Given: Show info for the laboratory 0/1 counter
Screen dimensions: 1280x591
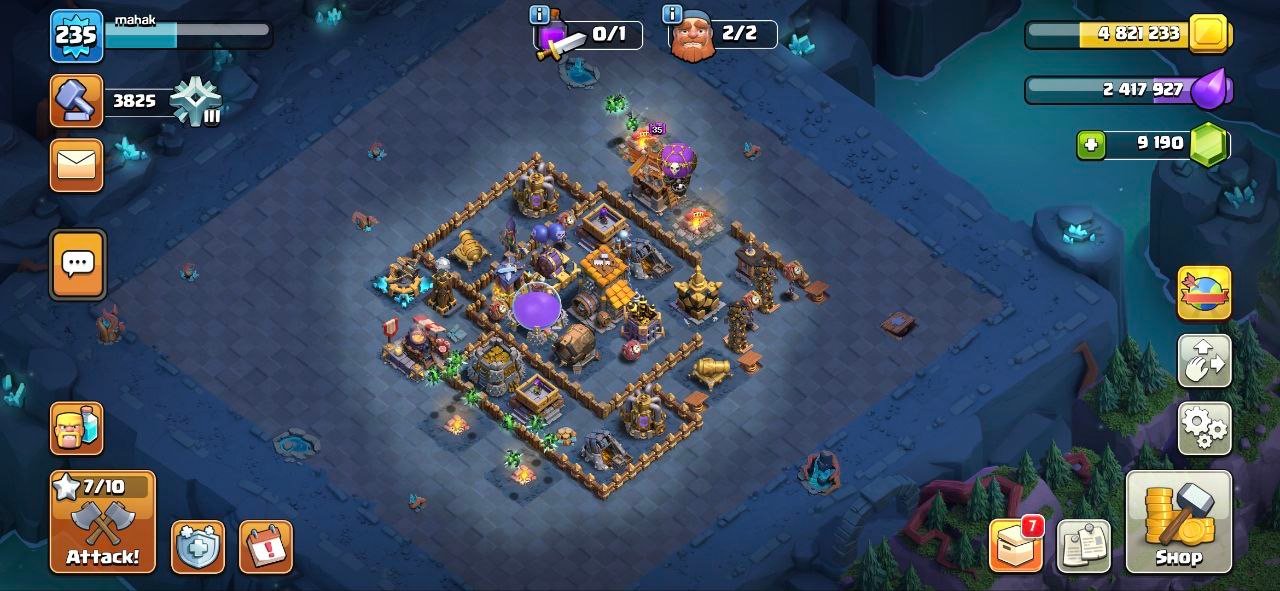Looking at the screenshot, I should [x=541, y=15].
